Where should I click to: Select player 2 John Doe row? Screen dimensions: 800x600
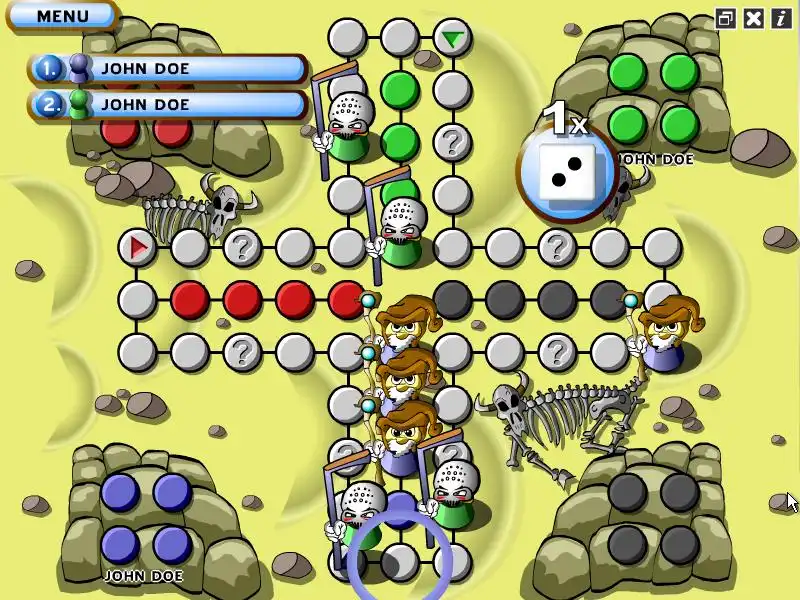coord(168,103)
